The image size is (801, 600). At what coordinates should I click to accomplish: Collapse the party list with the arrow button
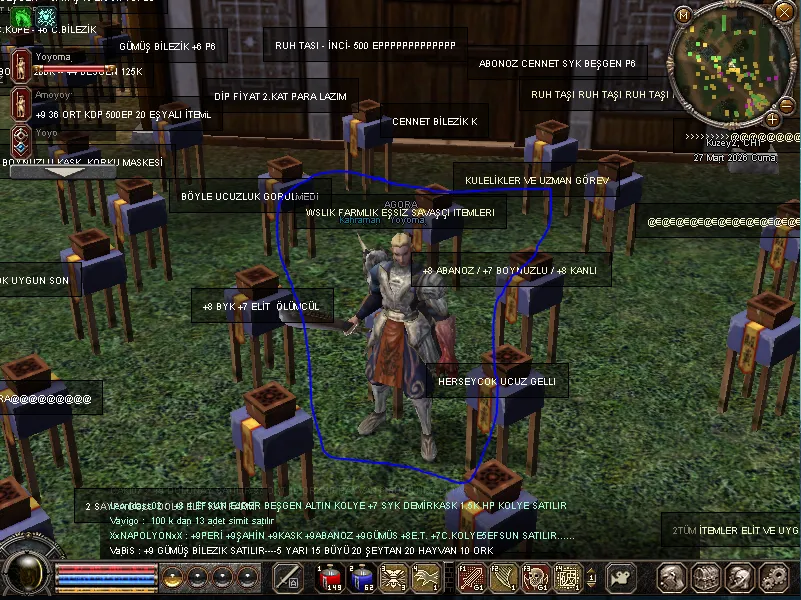(x=68, y=172)
